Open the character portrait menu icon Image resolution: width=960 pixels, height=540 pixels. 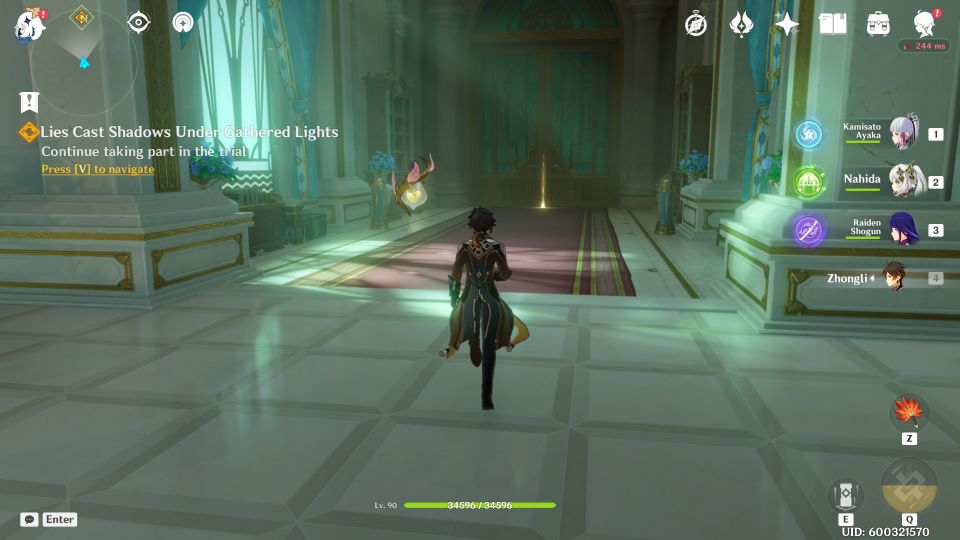924,24
